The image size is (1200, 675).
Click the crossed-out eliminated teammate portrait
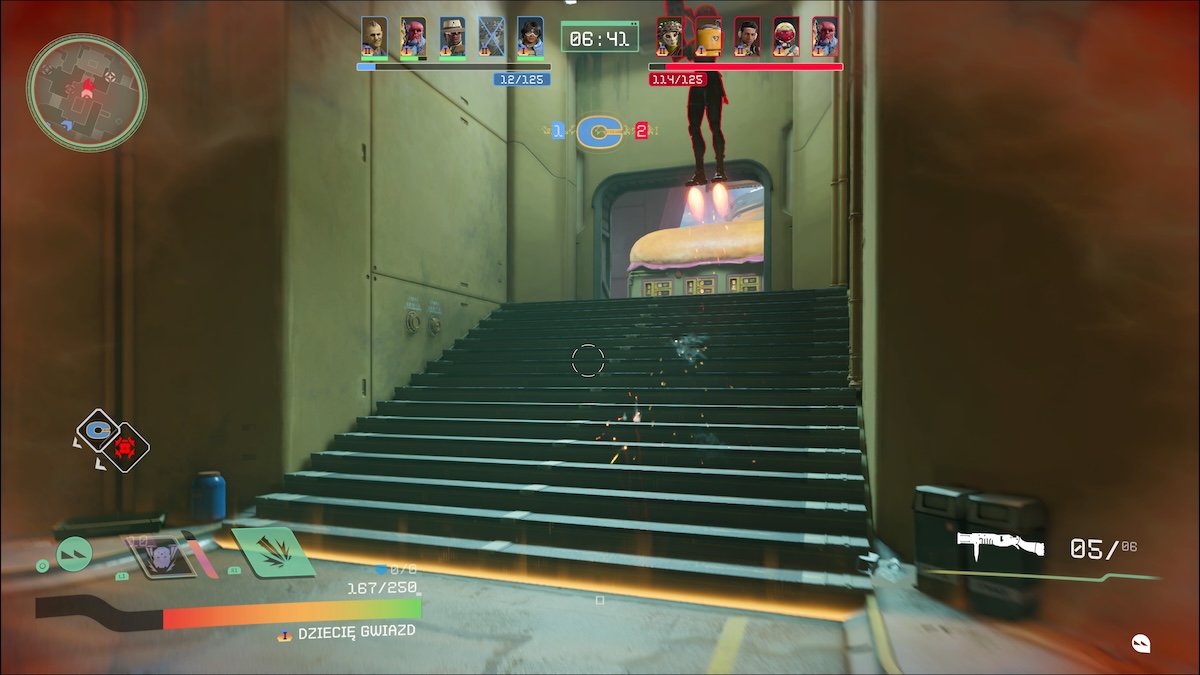(x=491, y=37)
